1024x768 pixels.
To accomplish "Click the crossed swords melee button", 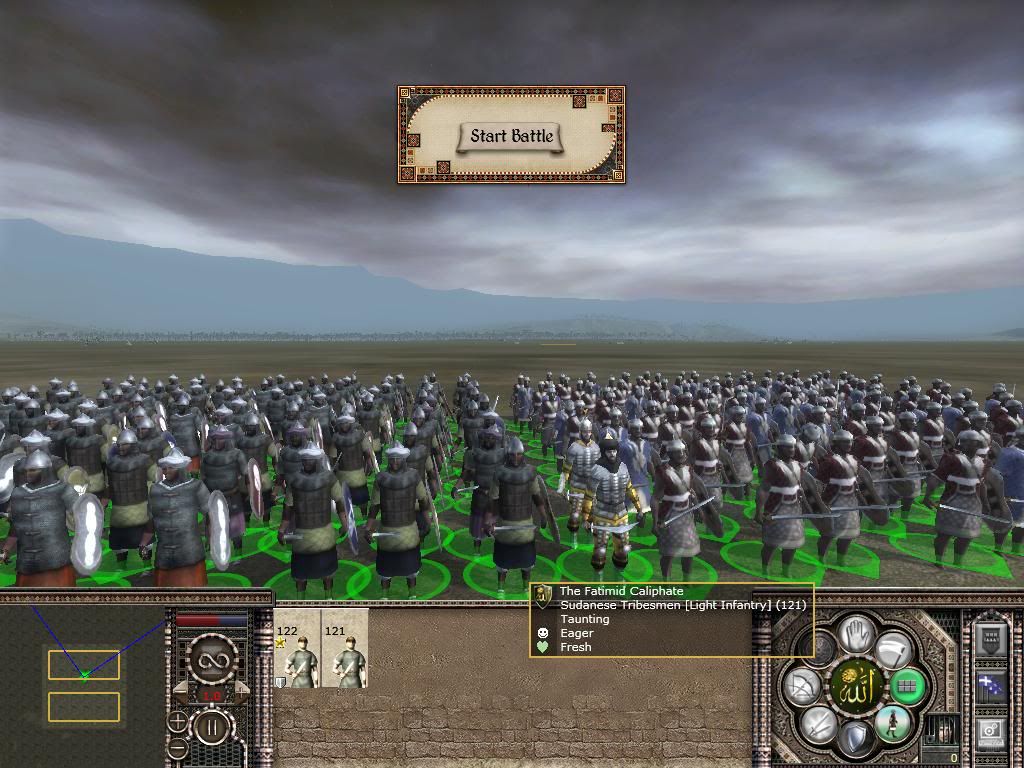I will pyautogui.click(x=818, y=723).
